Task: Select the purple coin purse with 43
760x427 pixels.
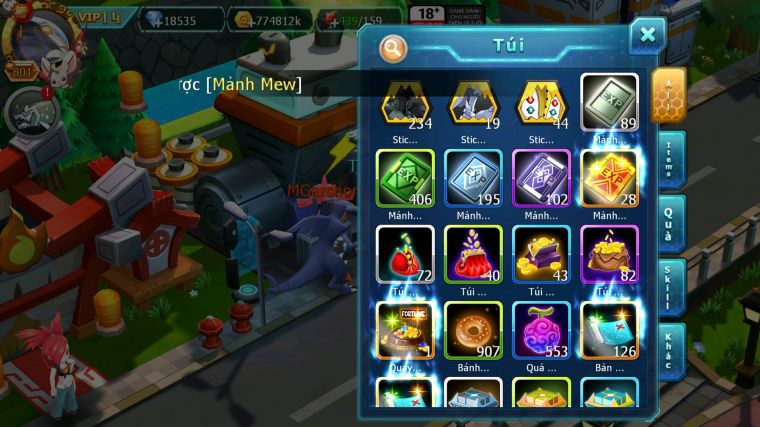Action: coord(541,254)
